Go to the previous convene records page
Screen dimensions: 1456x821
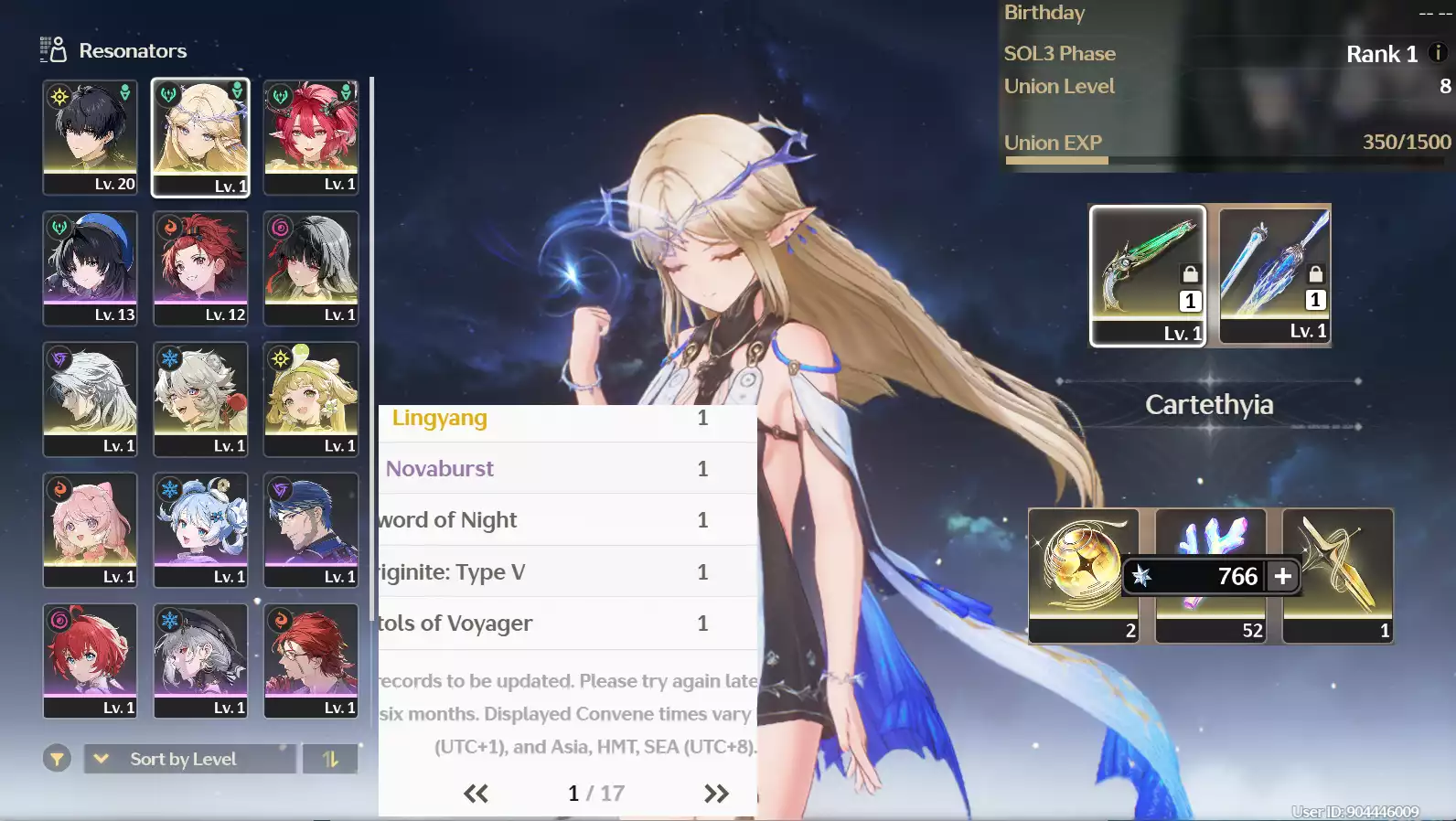point(476,794)
